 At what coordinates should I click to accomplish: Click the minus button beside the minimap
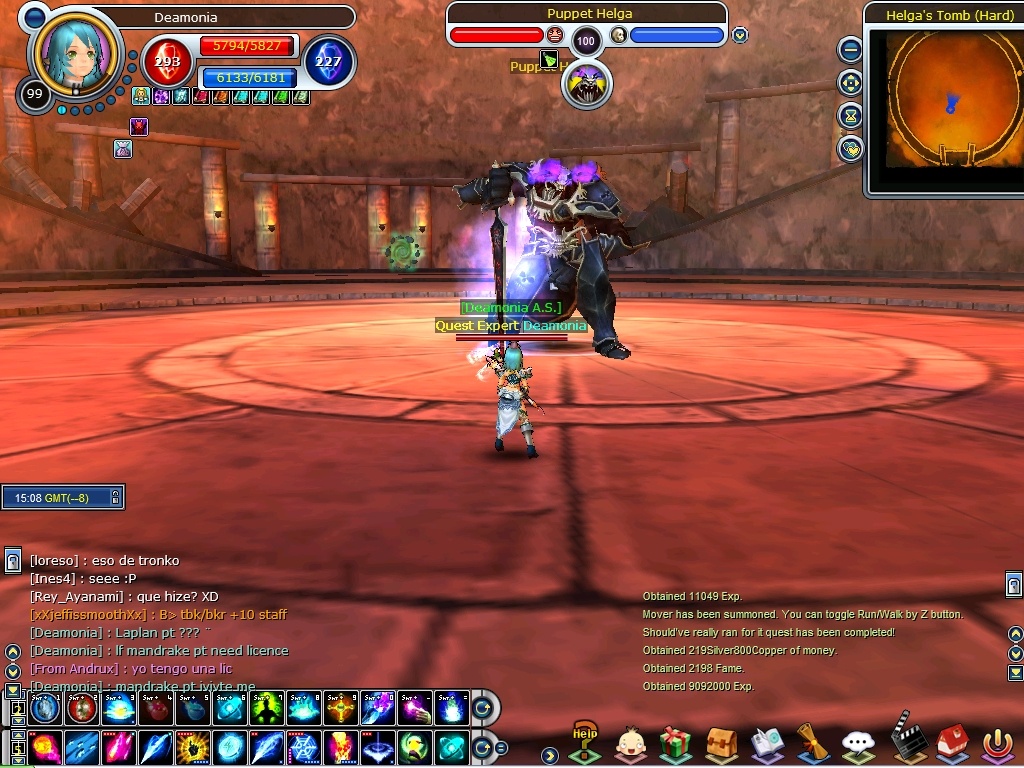pyautogui.click(x=850, y=48)
